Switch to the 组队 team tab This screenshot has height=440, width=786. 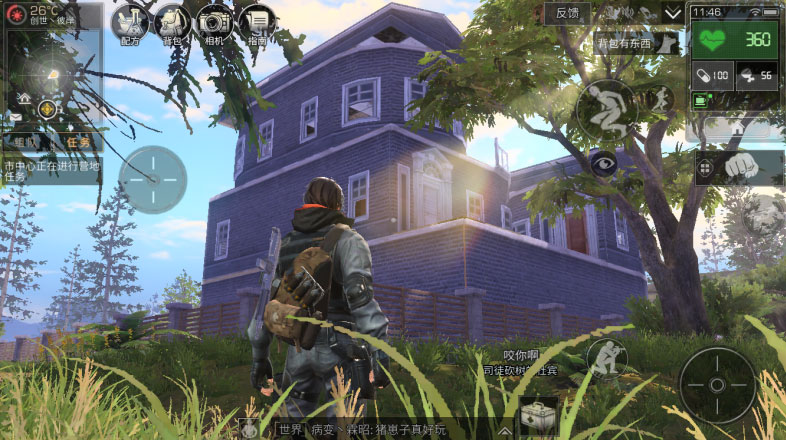[x=27, y=143]
